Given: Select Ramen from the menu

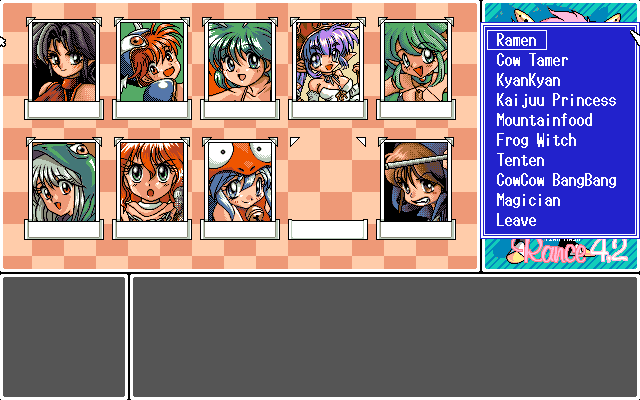Looking at the screenshot, I should click(x=516, y=41).
